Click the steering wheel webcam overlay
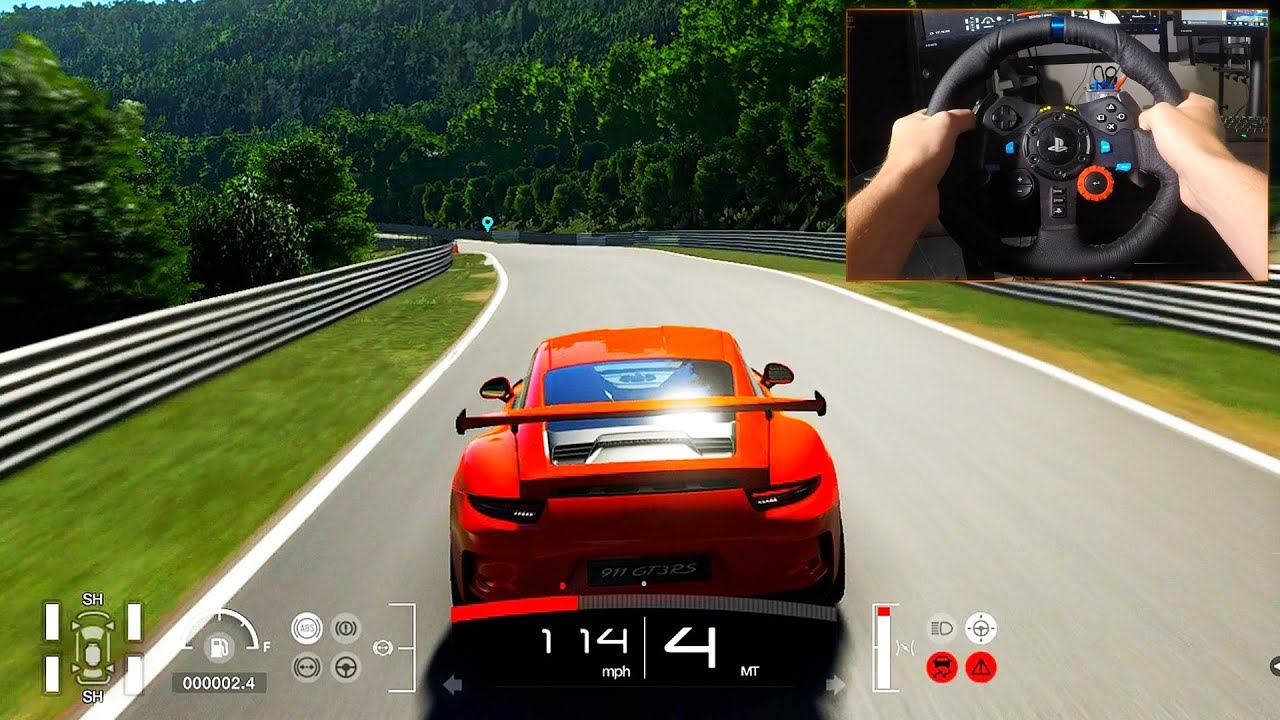The image size is (1280, 720). [1065, 140]
